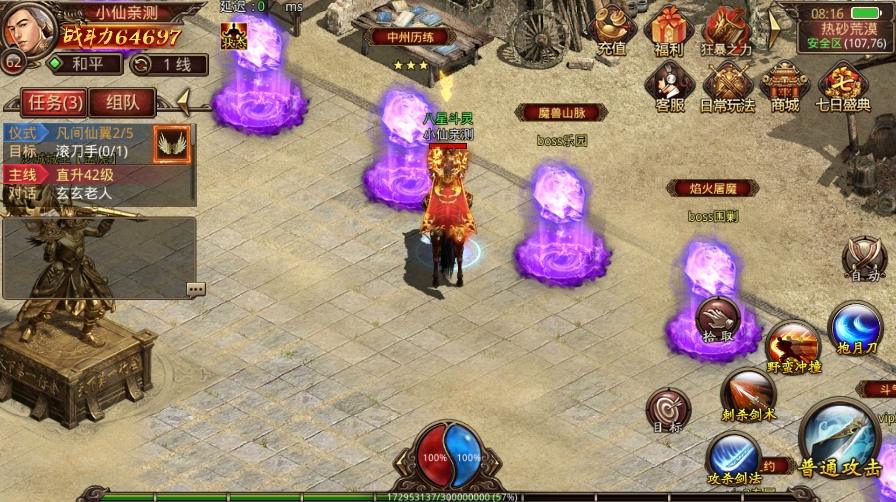Cast the 抱月刀 skill
This screenshot has width=896, height=502.
[x=856, y=329]
